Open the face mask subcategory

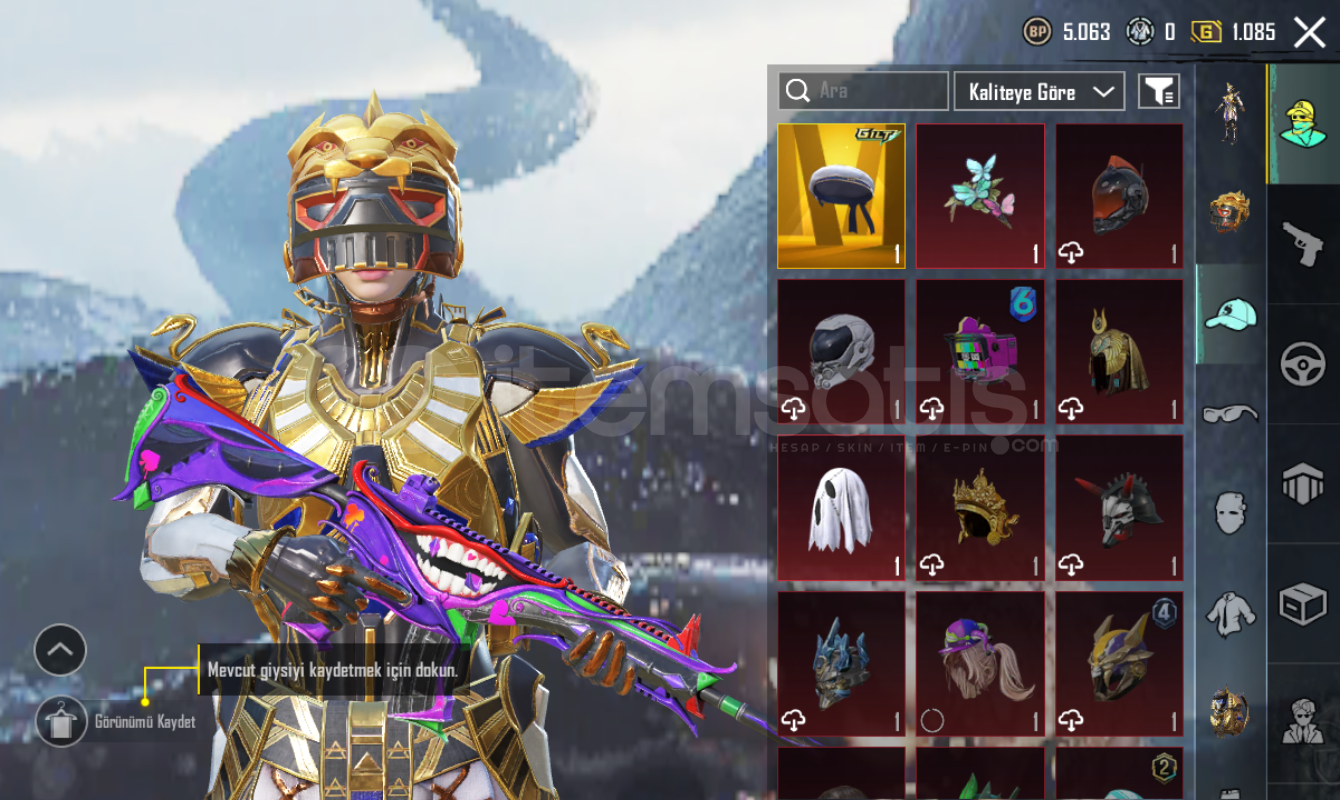(1230, 513)
